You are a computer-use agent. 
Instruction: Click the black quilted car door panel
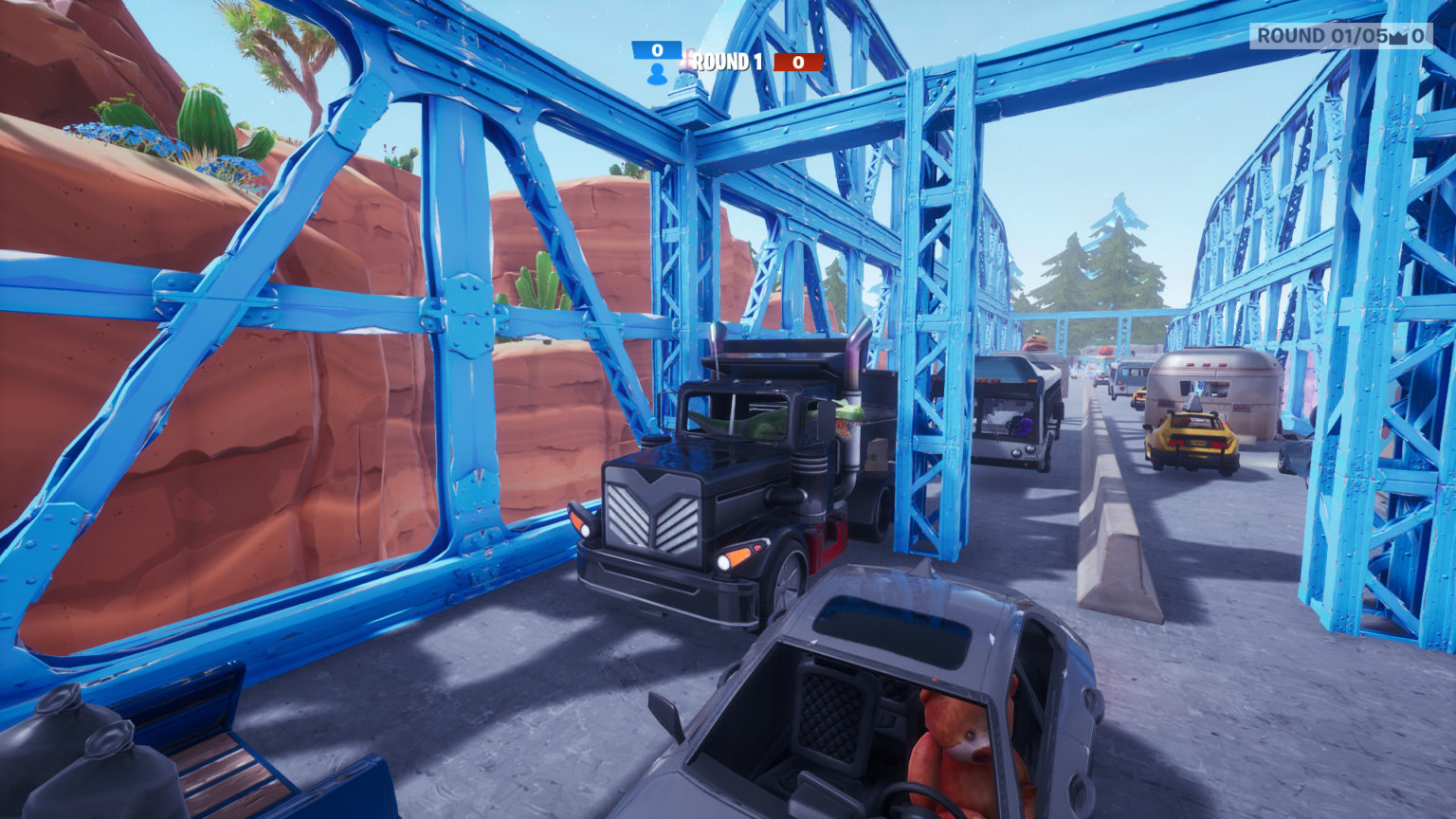[830, 716]
